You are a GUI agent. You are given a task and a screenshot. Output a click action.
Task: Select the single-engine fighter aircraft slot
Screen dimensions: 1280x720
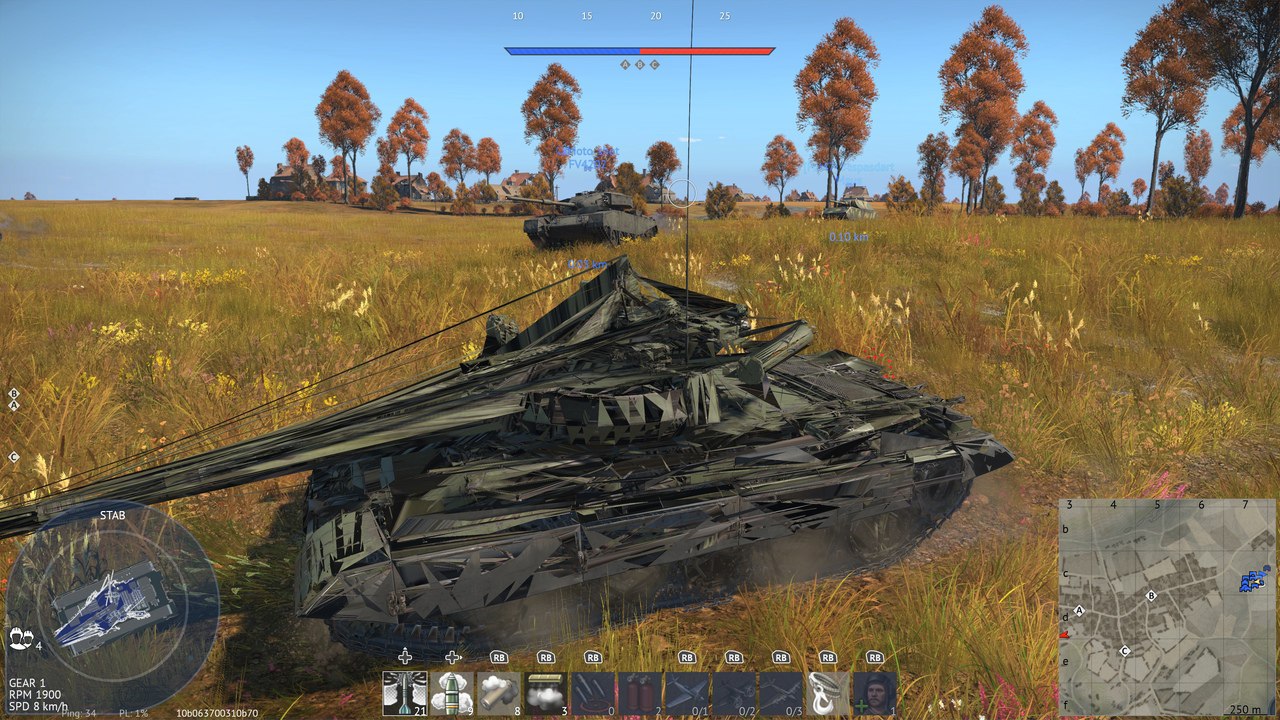(687, 692)
